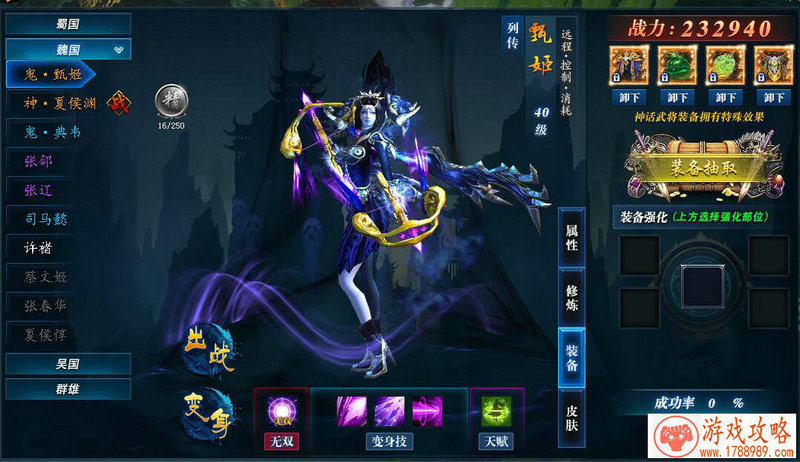The width and height of the screenshot is (800, 462).
Task: Click the green 天赋 talent icon
Action: [x=495, y=410]
